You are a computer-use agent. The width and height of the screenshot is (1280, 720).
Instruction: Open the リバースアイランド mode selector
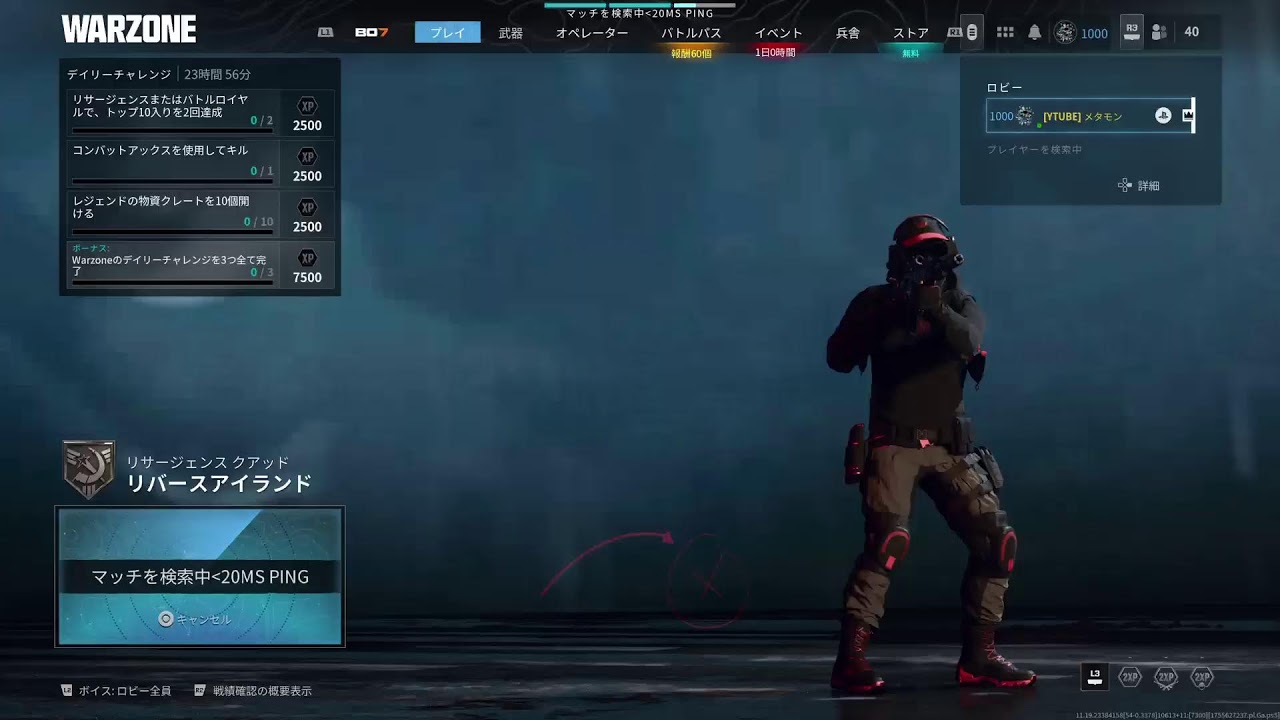coord(218,484)
